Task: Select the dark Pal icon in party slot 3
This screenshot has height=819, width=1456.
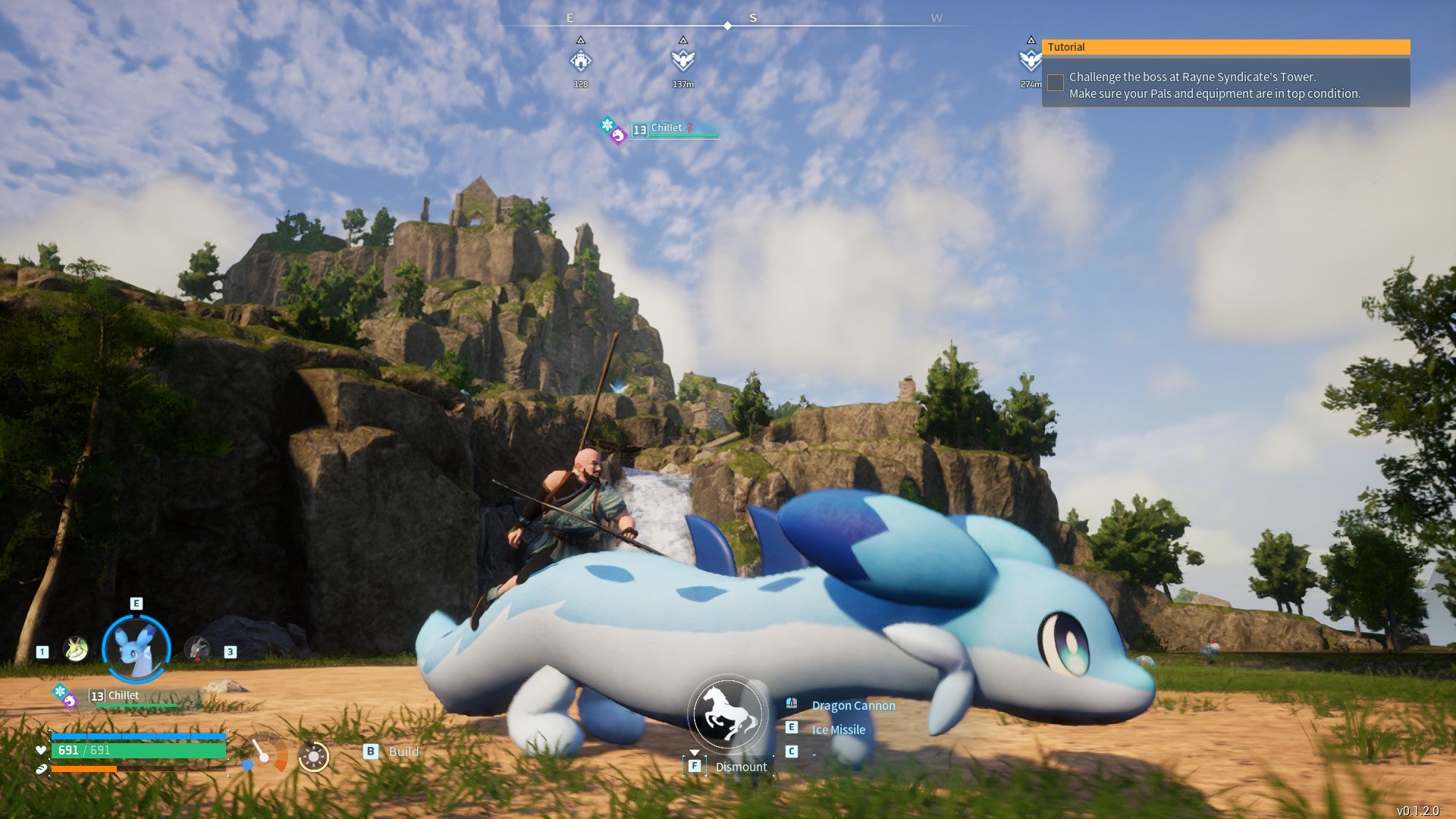Action: click(x=196, y=649)
